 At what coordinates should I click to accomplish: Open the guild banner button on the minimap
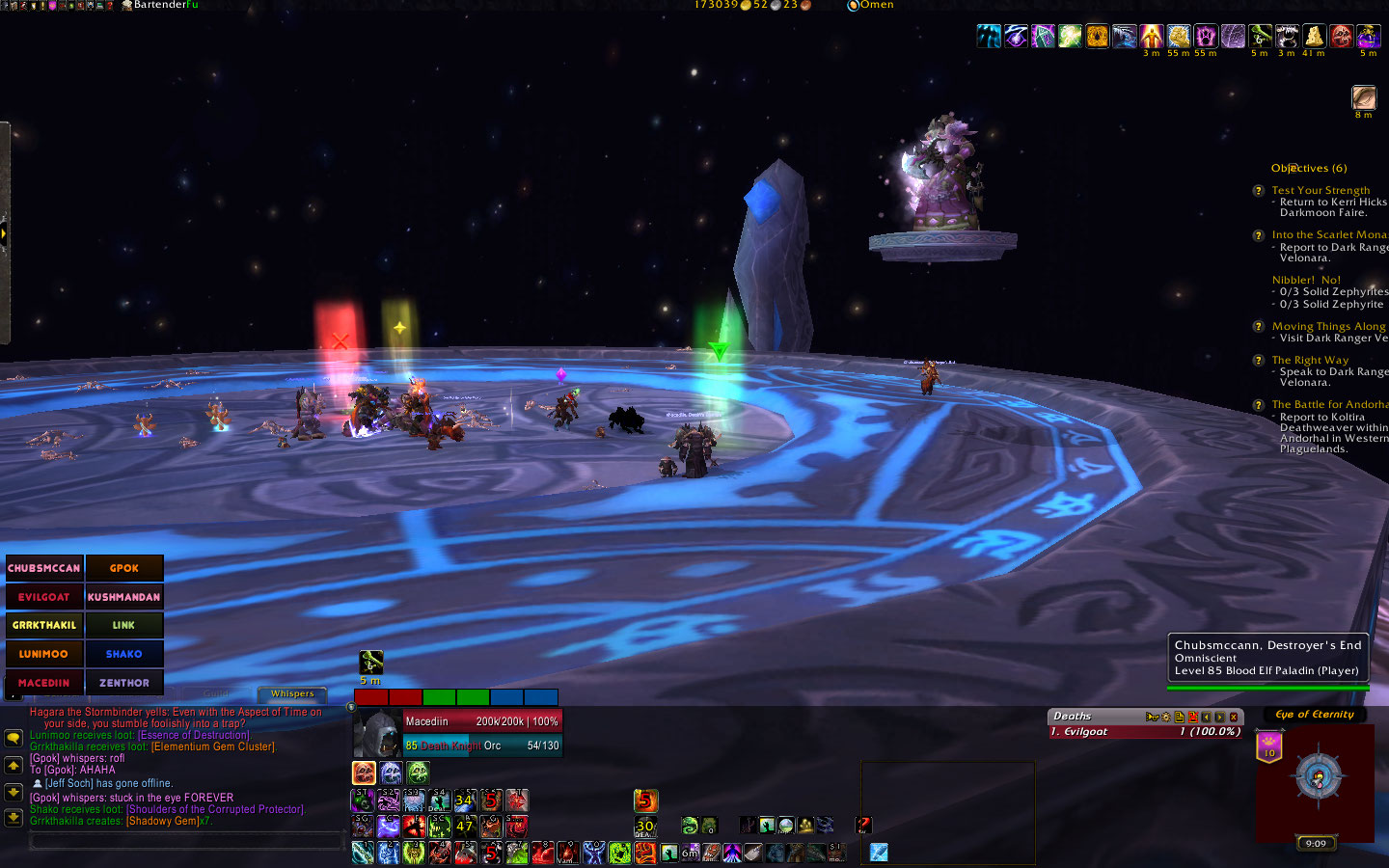(1268, 746)
